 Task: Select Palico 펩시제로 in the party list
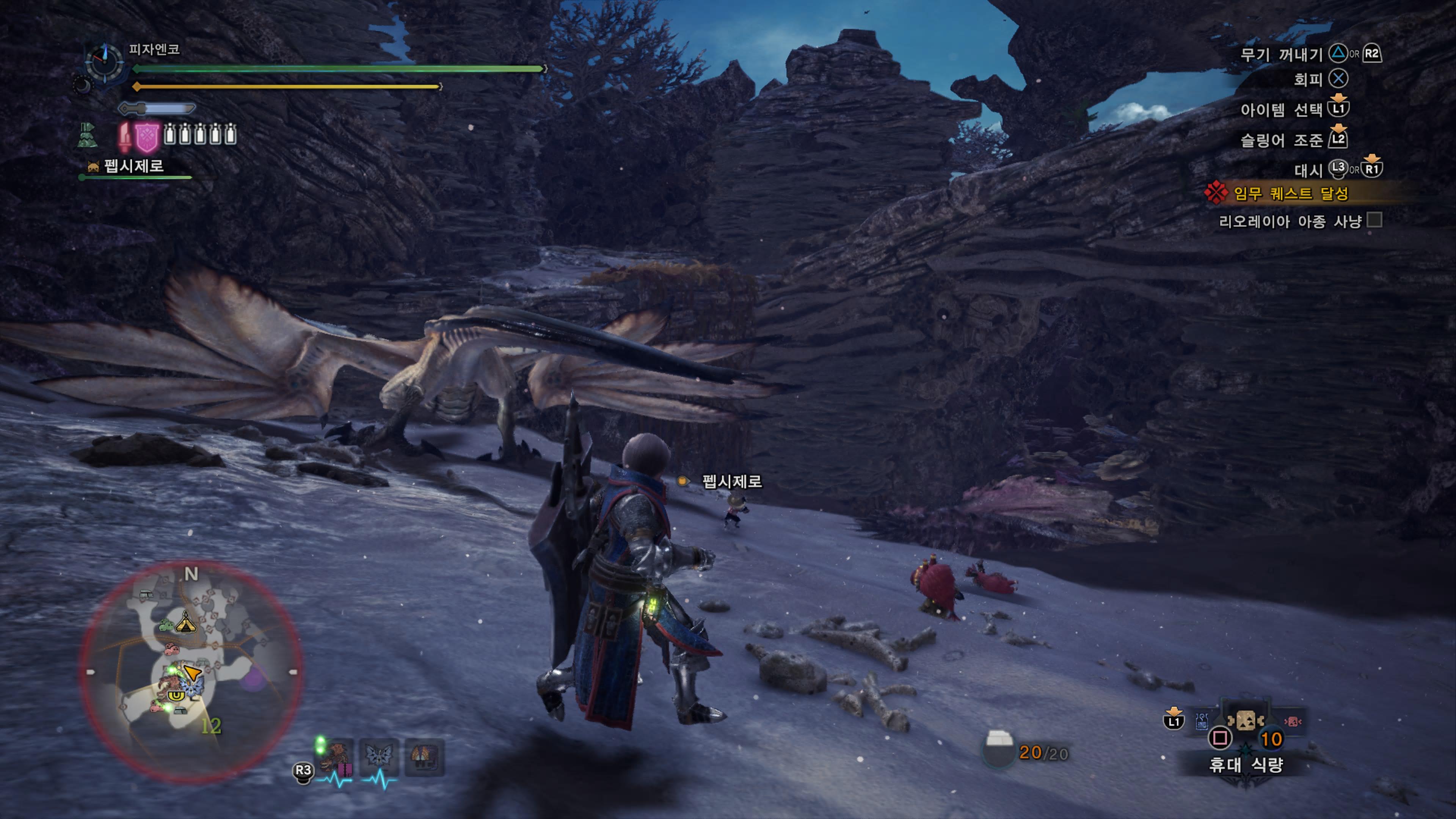[x=133, y=166]
